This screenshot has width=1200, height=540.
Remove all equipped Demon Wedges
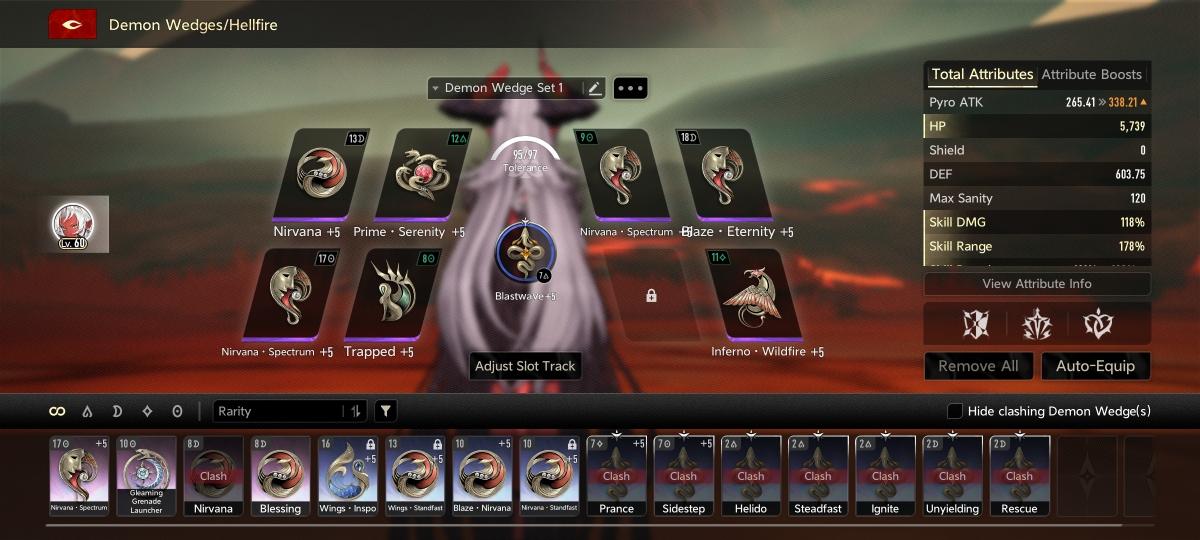977,366
